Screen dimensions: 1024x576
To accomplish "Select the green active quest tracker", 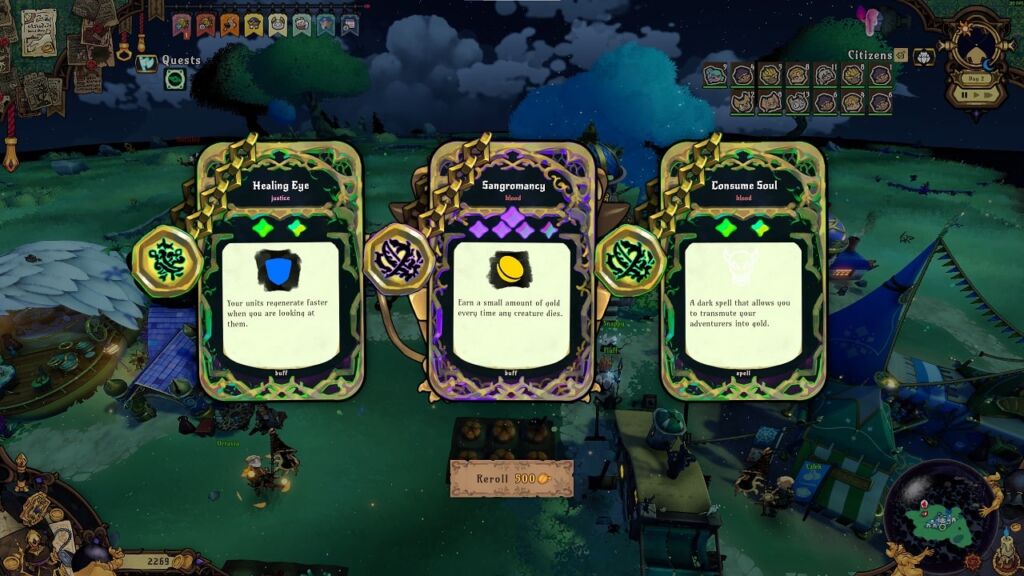I will coord(174,79).
